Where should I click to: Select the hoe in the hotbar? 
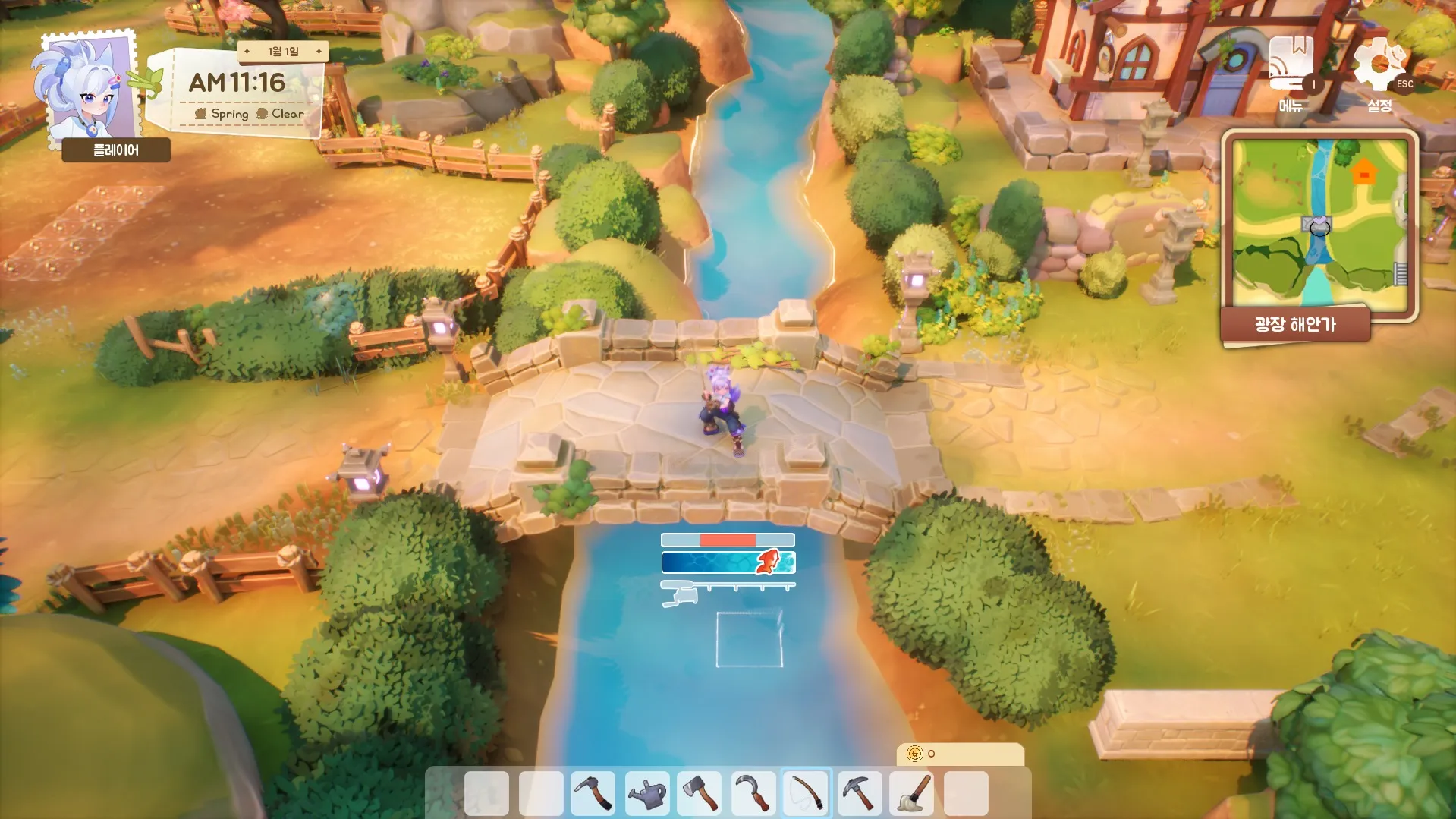[593, 793]
